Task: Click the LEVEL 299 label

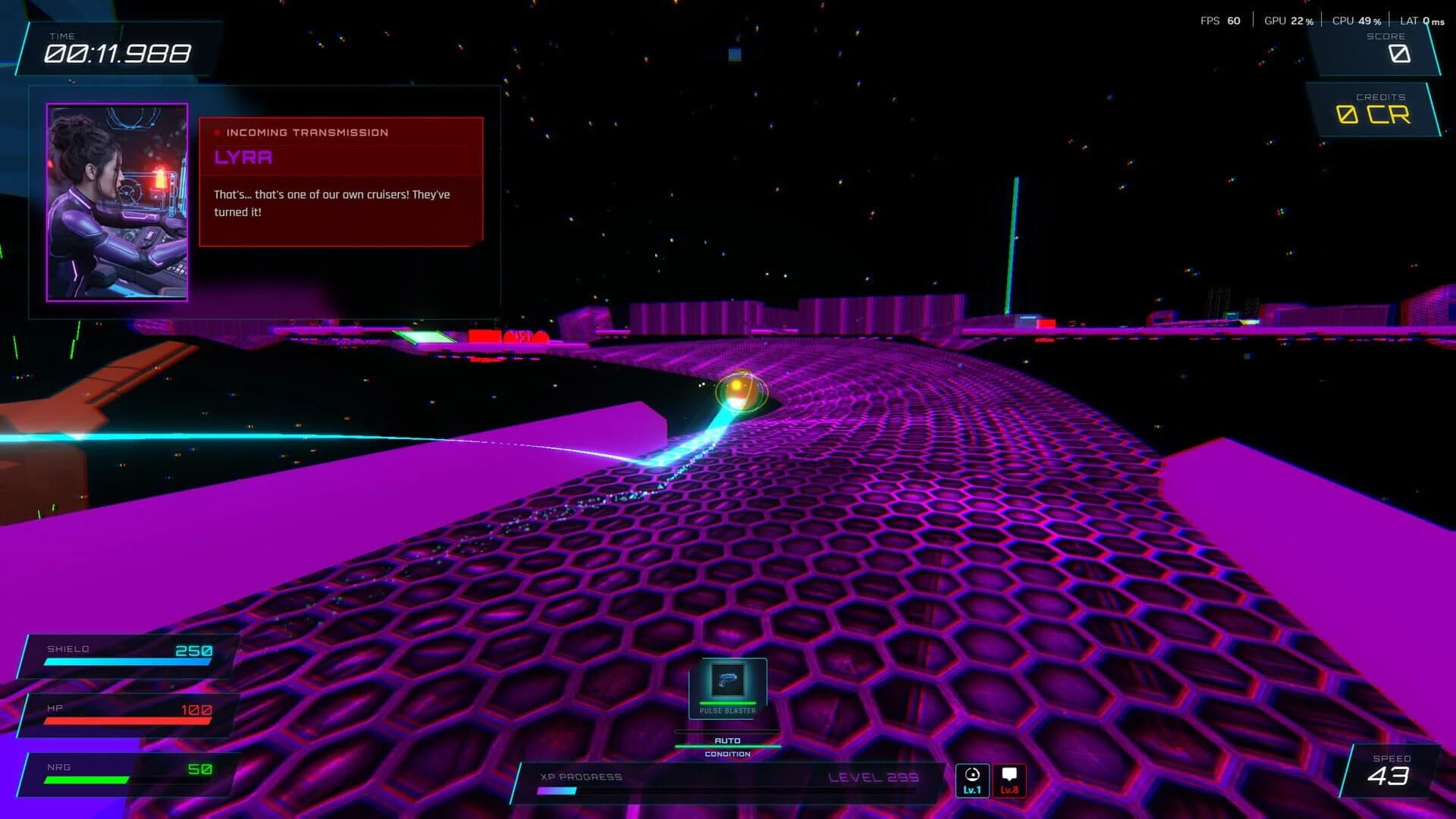Action: point(874,777)
